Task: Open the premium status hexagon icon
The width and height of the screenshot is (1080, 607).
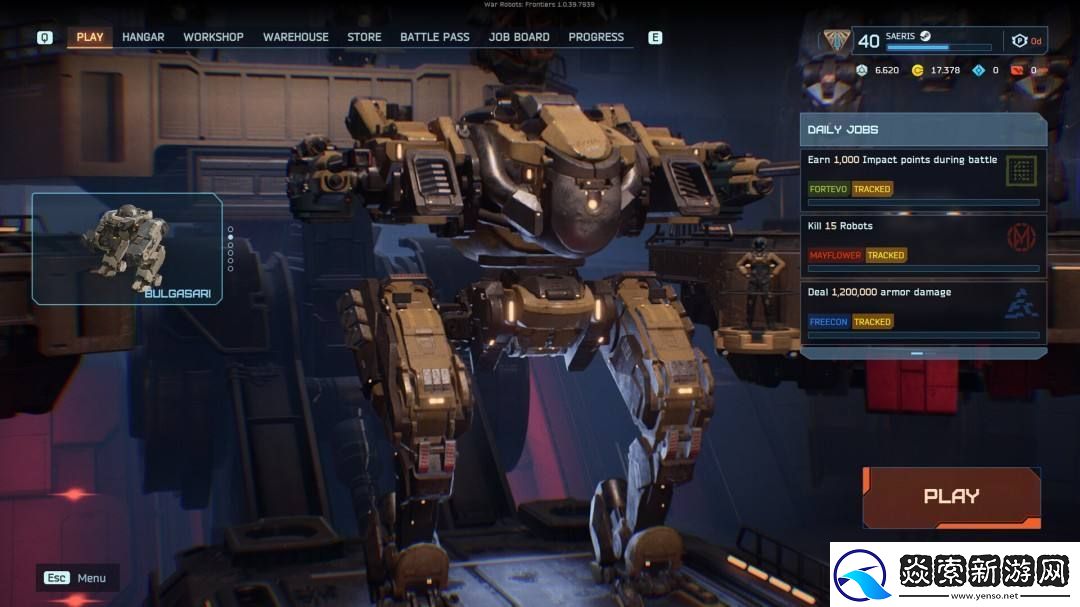Action: (x=1019, y=41)
